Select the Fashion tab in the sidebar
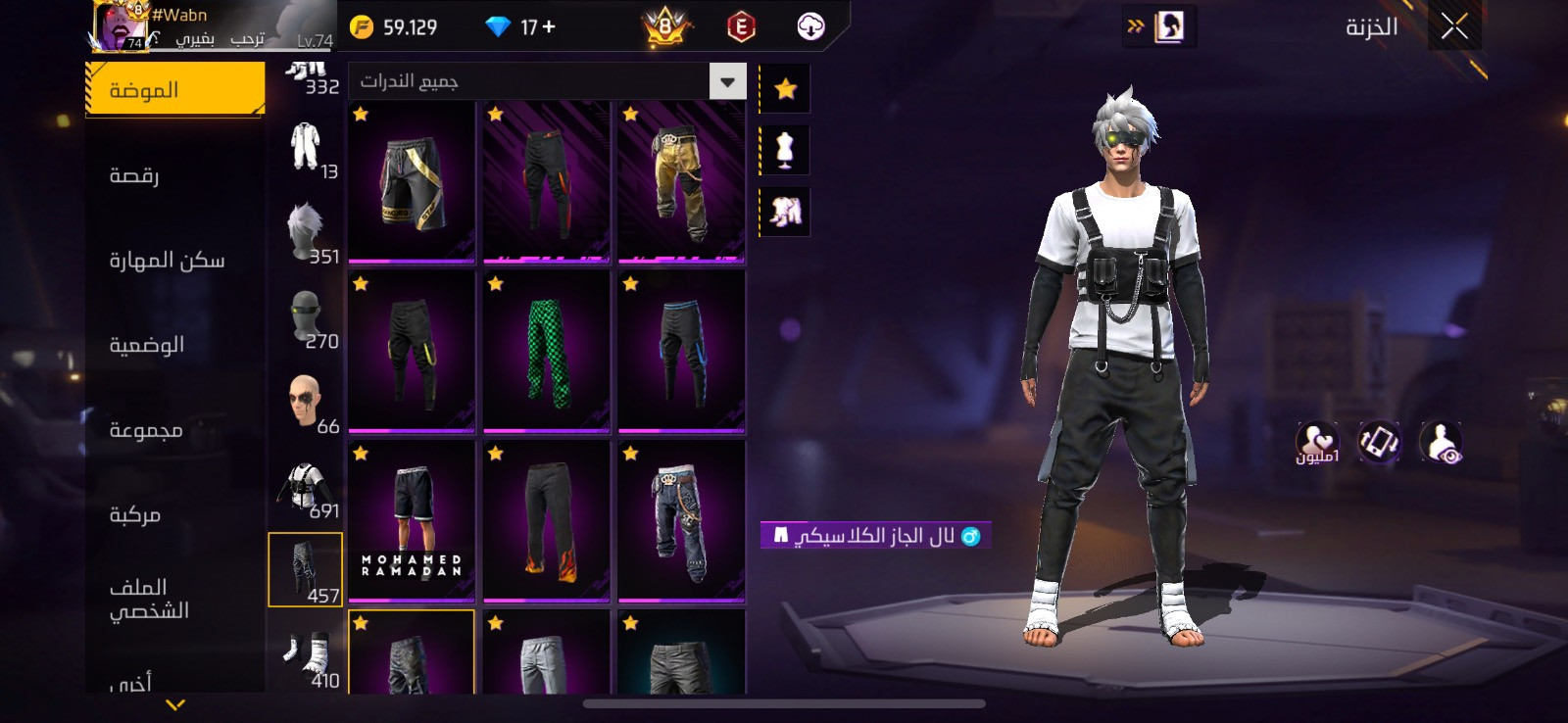Viewport: 1568px width, 723px height. [x=174, y=90]
